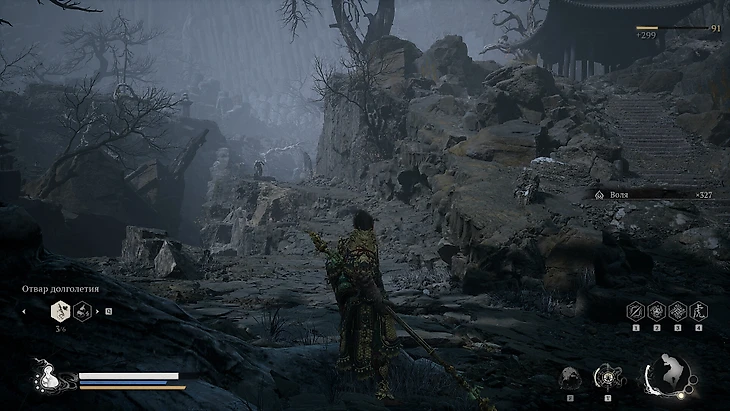
Task: Cycle quick items with the left arrow
Action: 24,311
